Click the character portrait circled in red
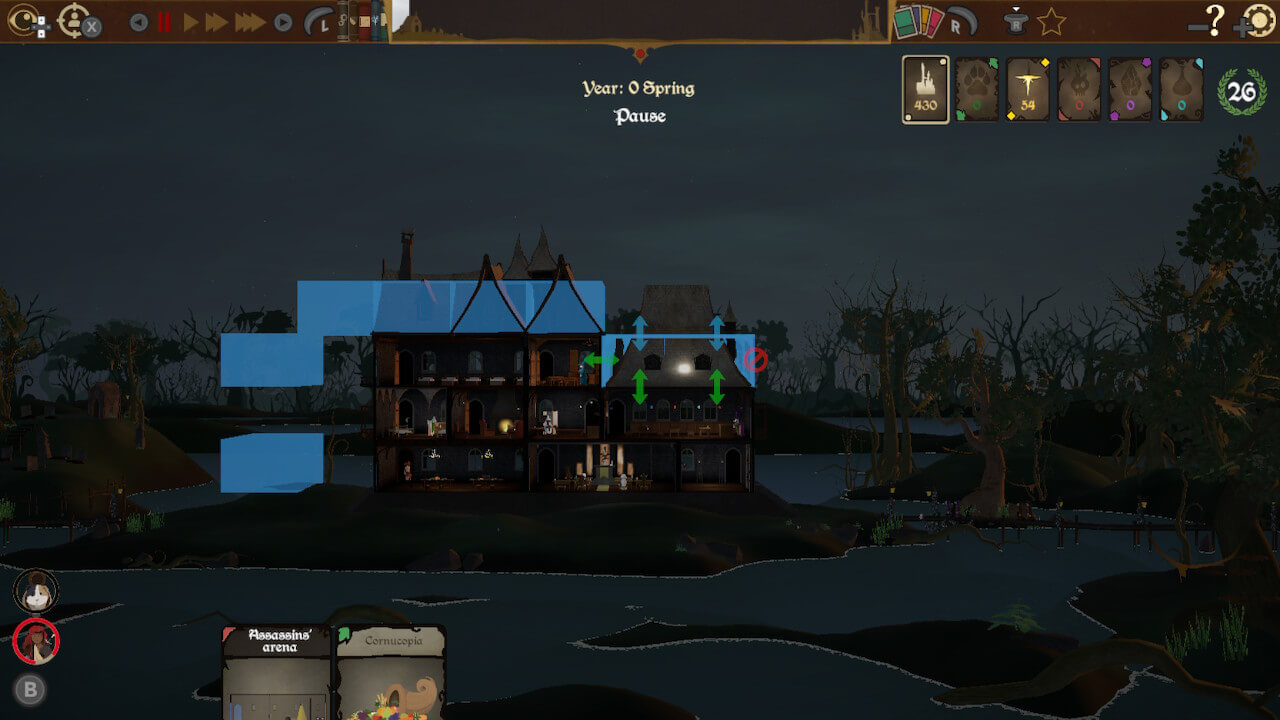Viewport: 1280px width, 720px height. coord(38,643)
